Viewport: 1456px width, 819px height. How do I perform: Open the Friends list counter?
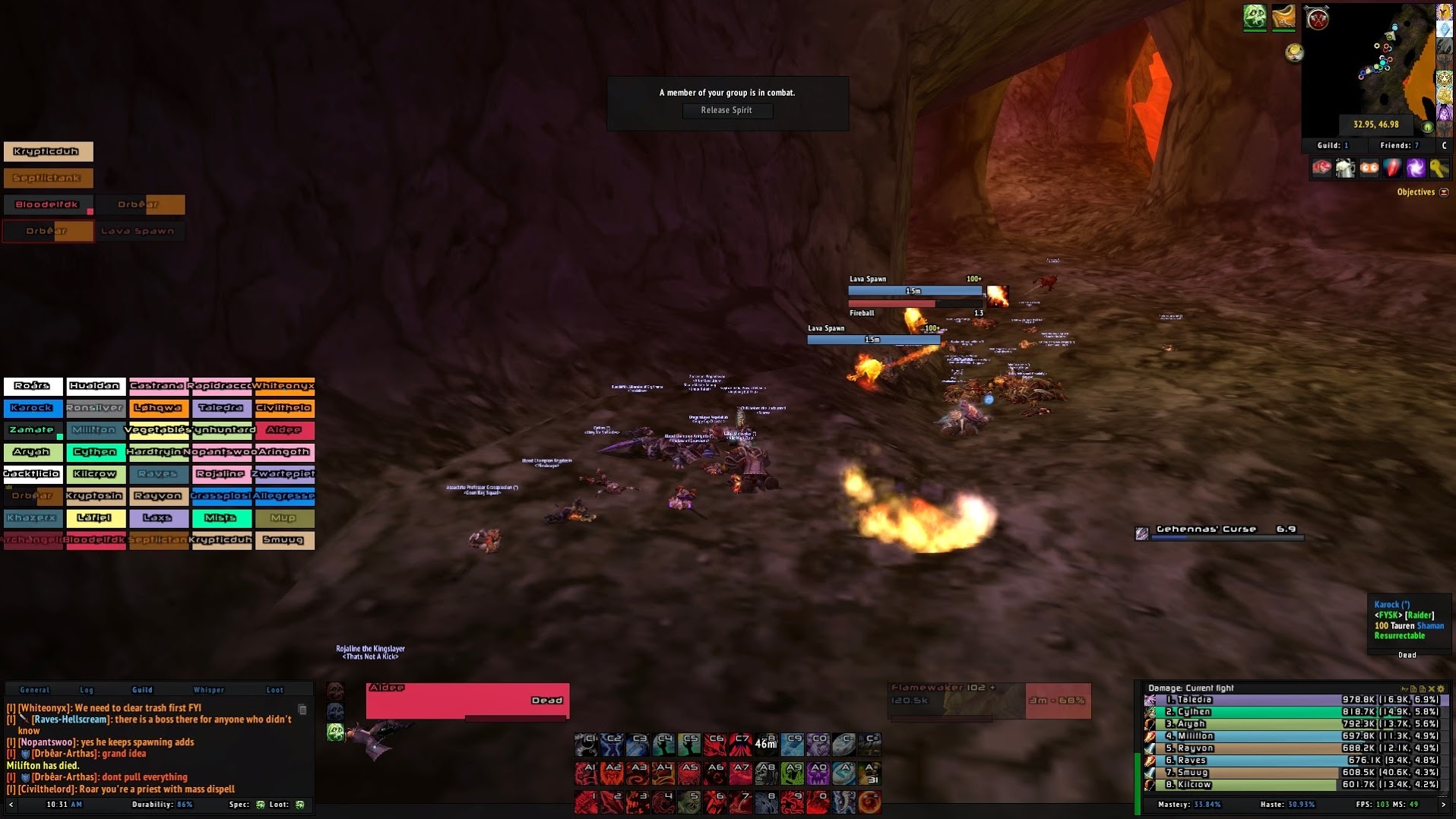1399,145
